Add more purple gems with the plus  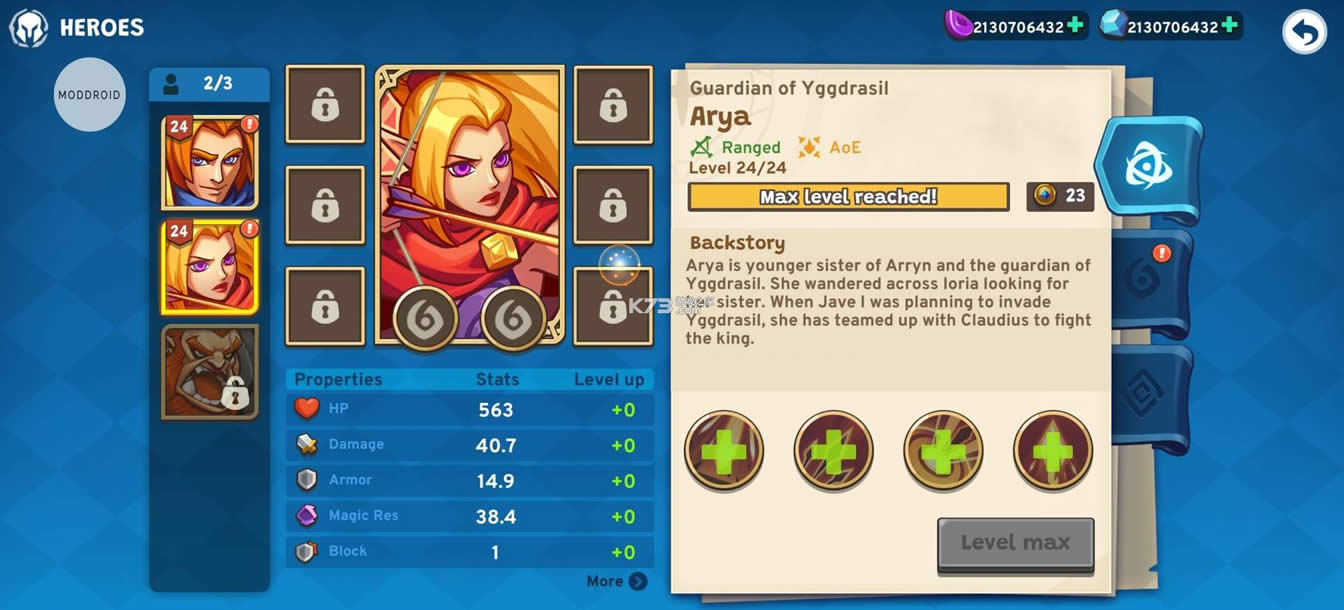[1076, 26]
